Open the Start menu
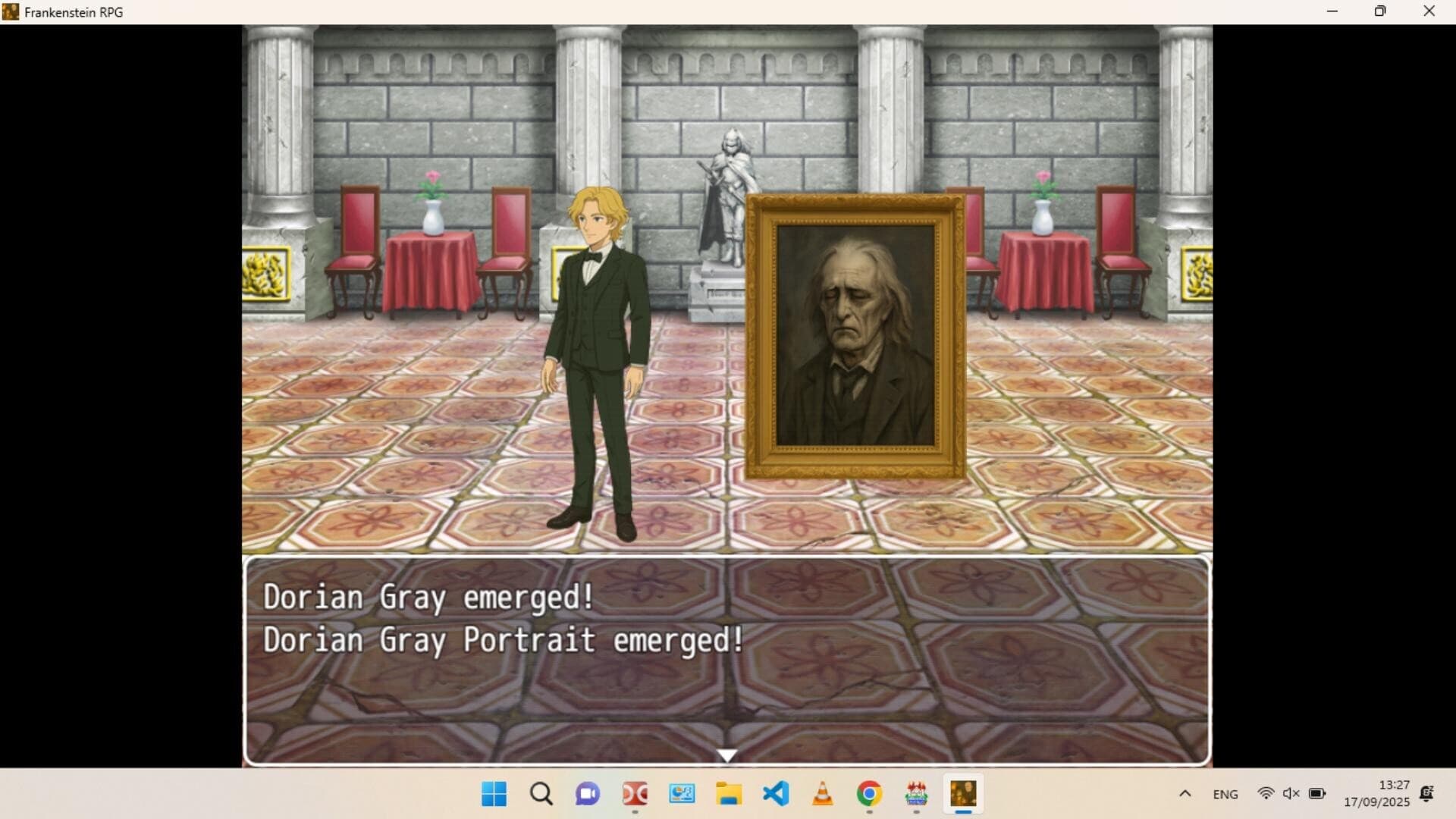 point(494,794)
